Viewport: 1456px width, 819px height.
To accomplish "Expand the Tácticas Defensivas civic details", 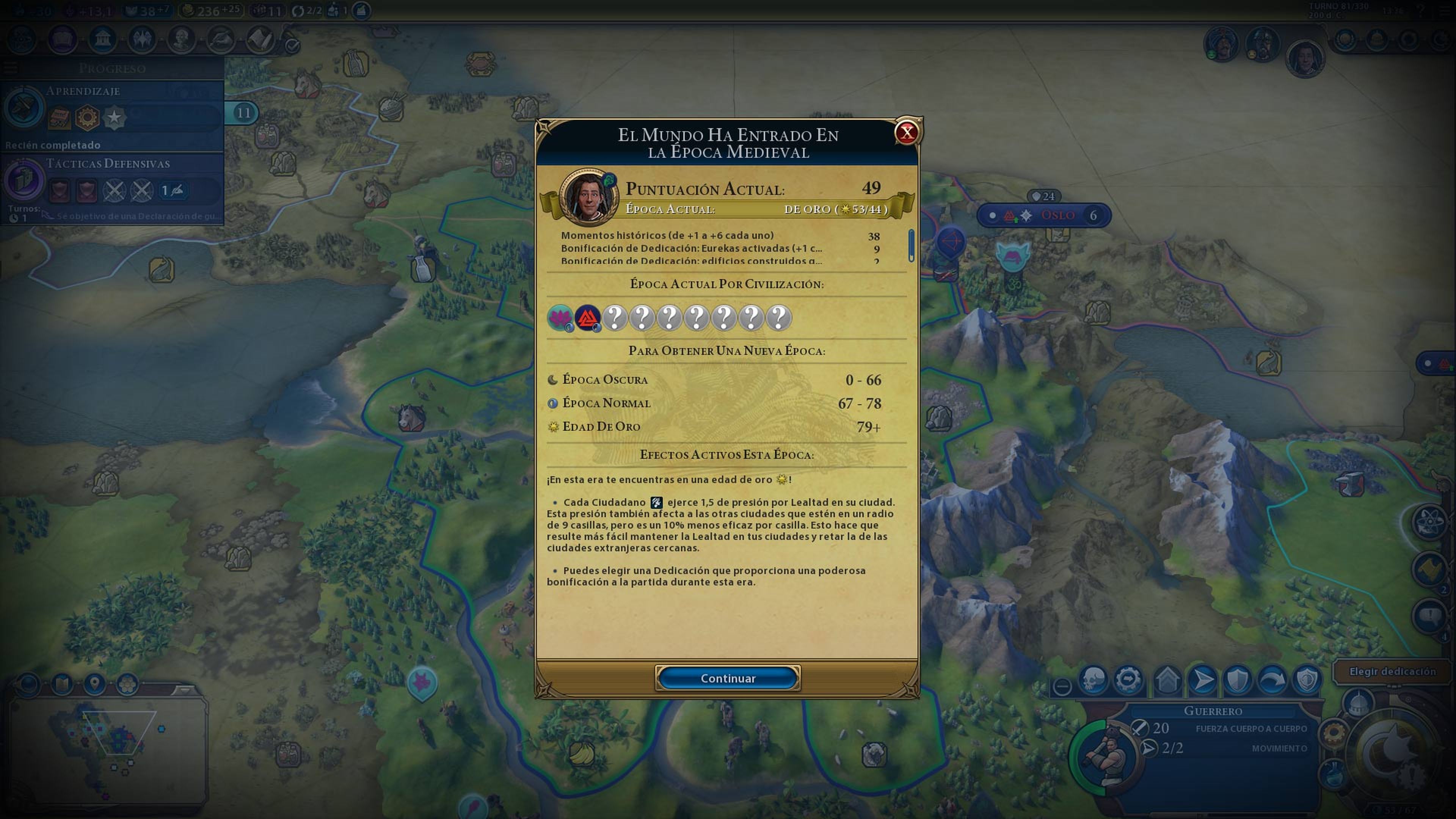I will (107, 164).
